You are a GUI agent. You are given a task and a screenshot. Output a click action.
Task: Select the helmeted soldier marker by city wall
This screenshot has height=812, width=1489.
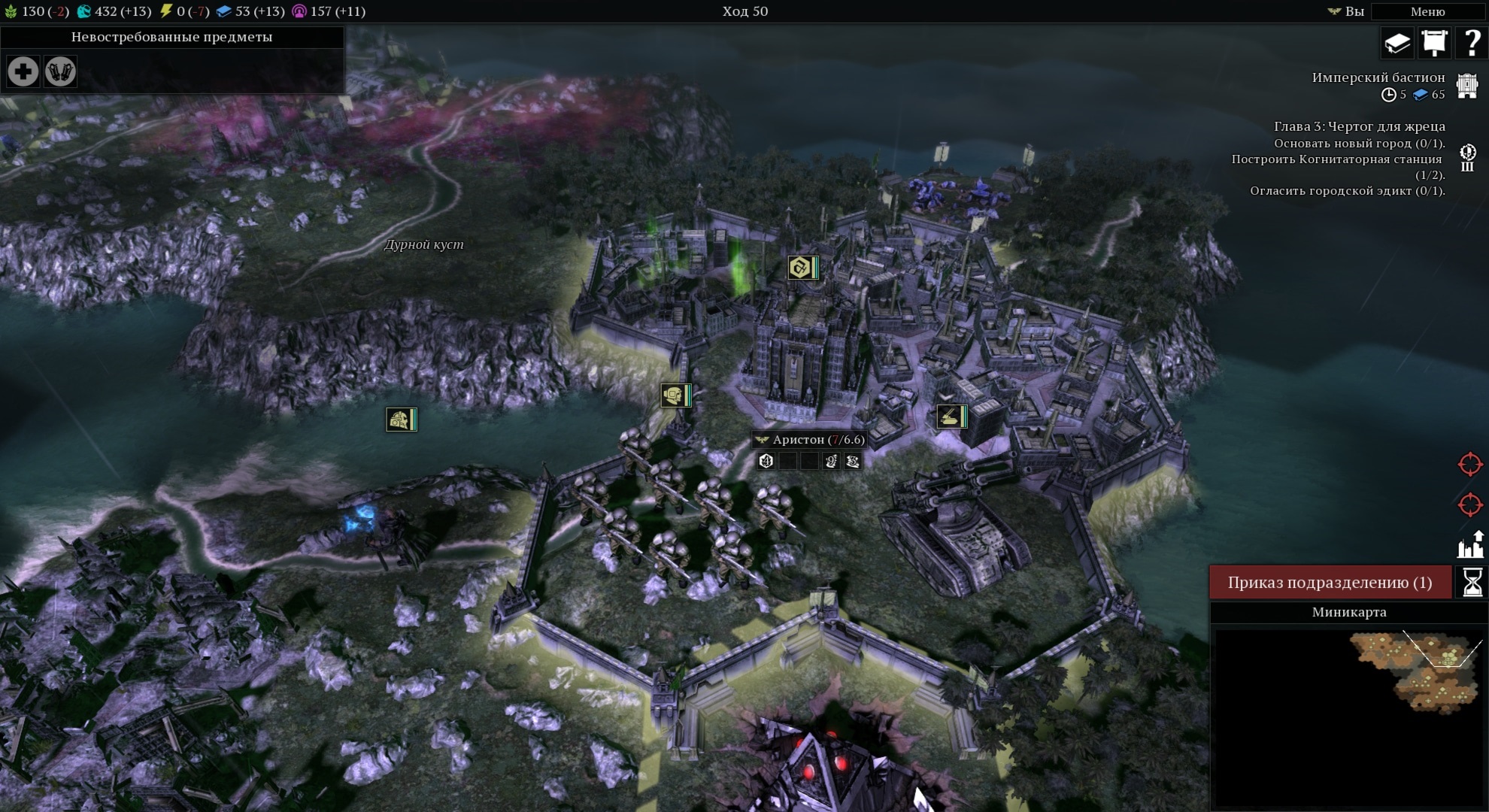click(x=674, y=395)
